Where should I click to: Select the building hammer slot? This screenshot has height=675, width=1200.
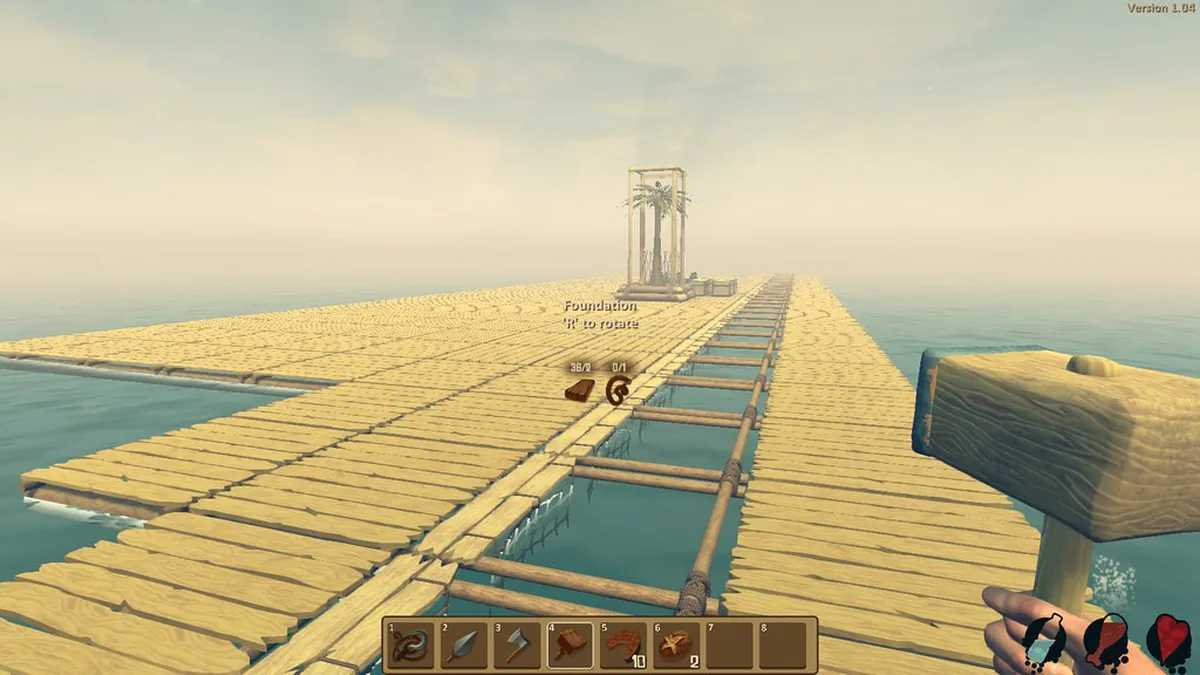(570, 645)
